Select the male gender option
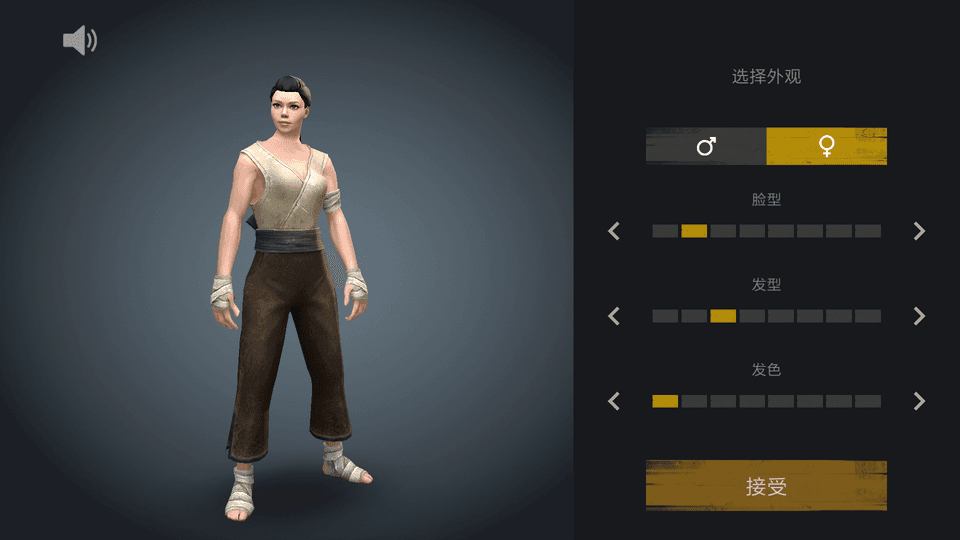 pyautogui.click(x=706, y=146)
